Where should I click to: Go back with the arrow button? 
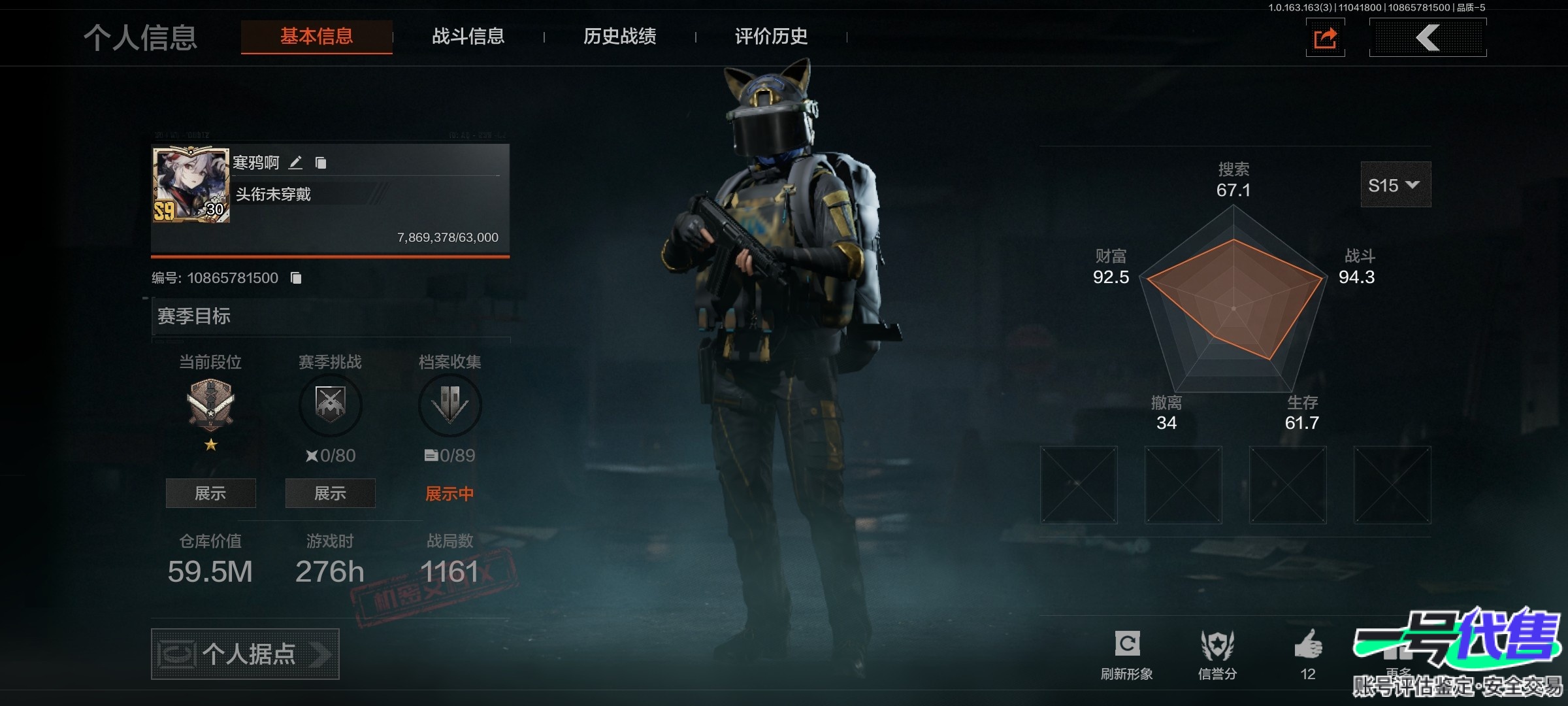(x=1428, y=38)
